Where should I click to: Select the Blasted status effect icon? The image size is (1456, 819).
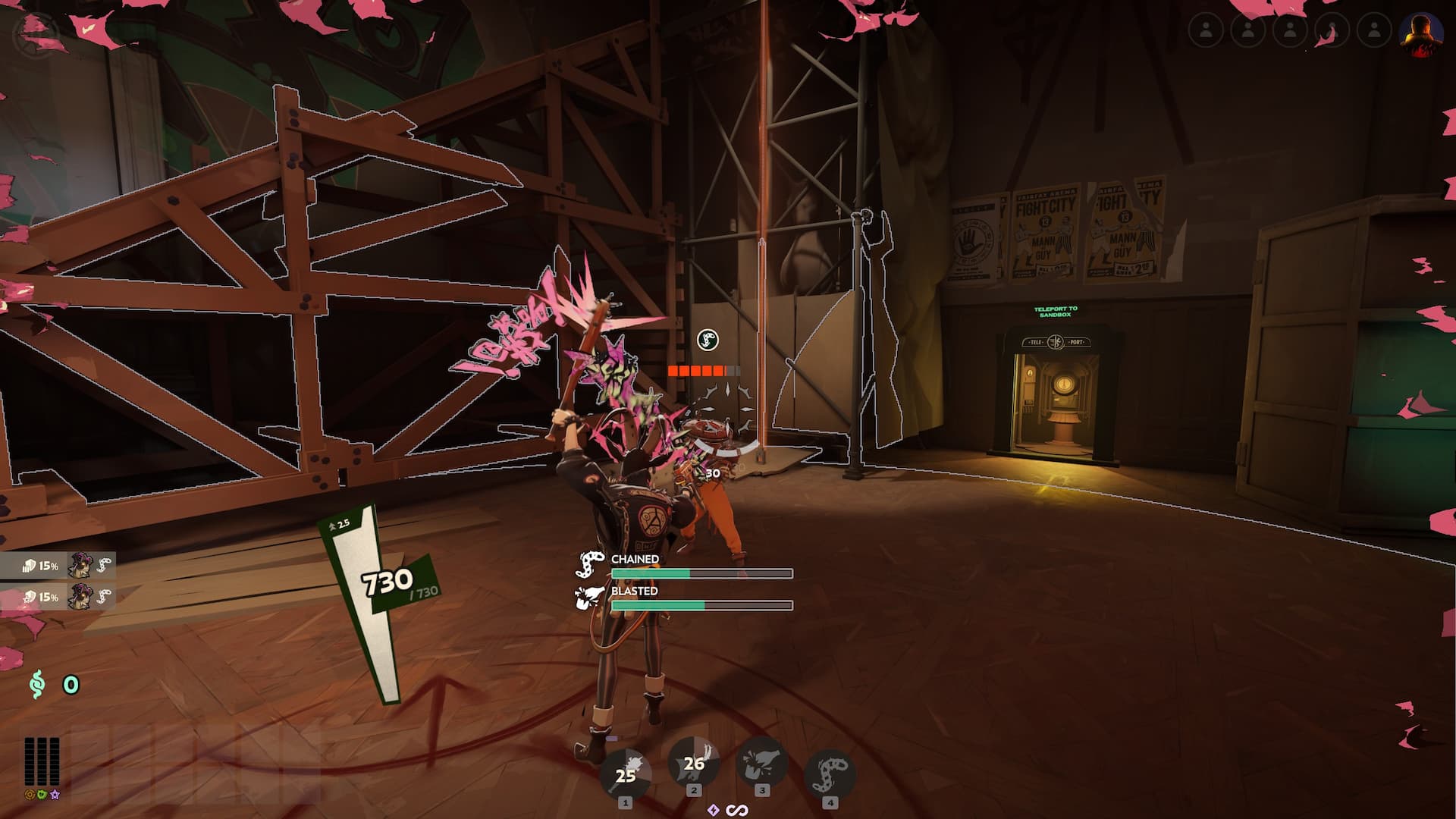(590, 598)
